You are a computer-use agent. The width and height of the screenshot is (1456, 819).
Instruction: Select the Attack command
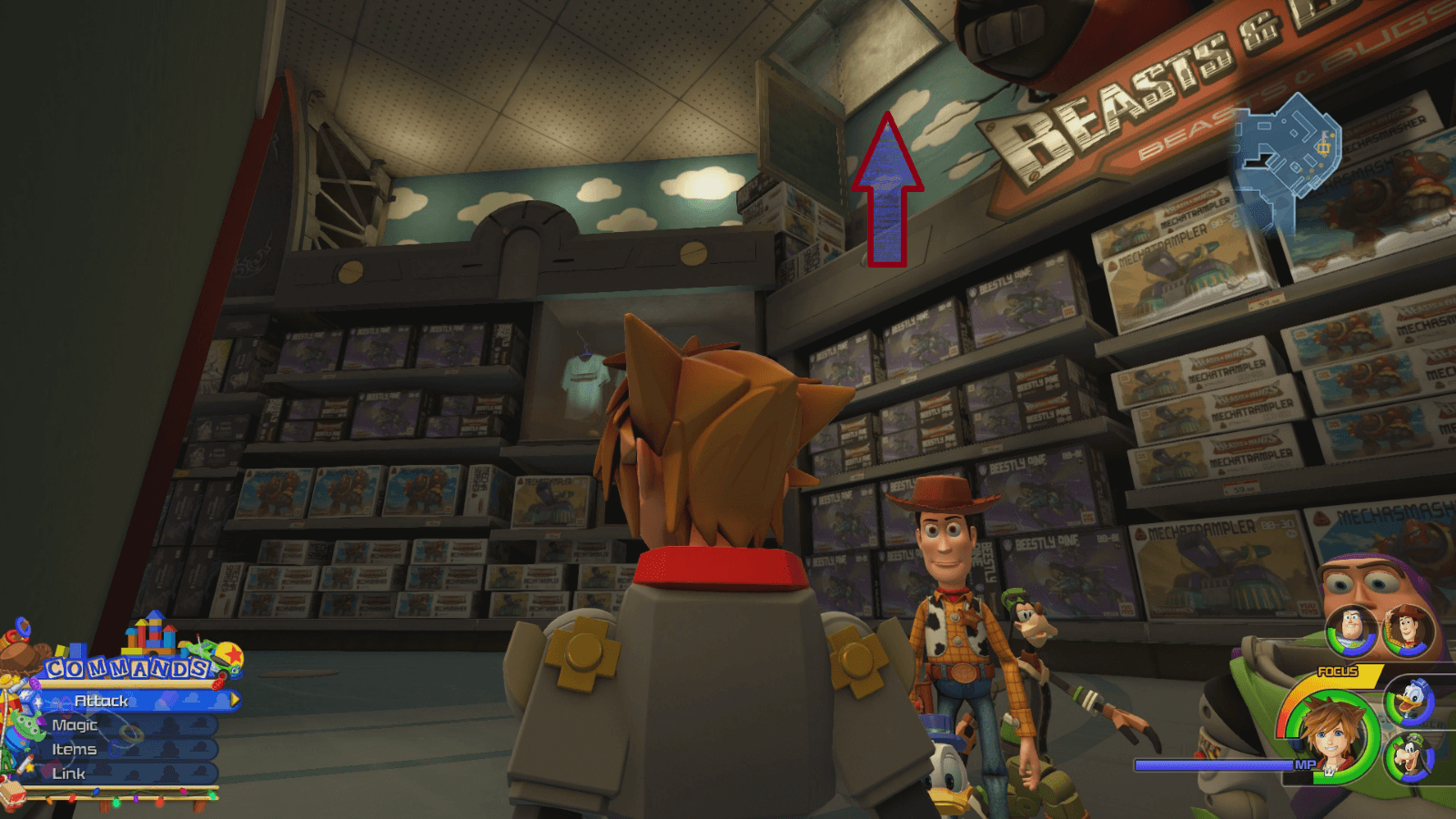click(x=102, y=702)
